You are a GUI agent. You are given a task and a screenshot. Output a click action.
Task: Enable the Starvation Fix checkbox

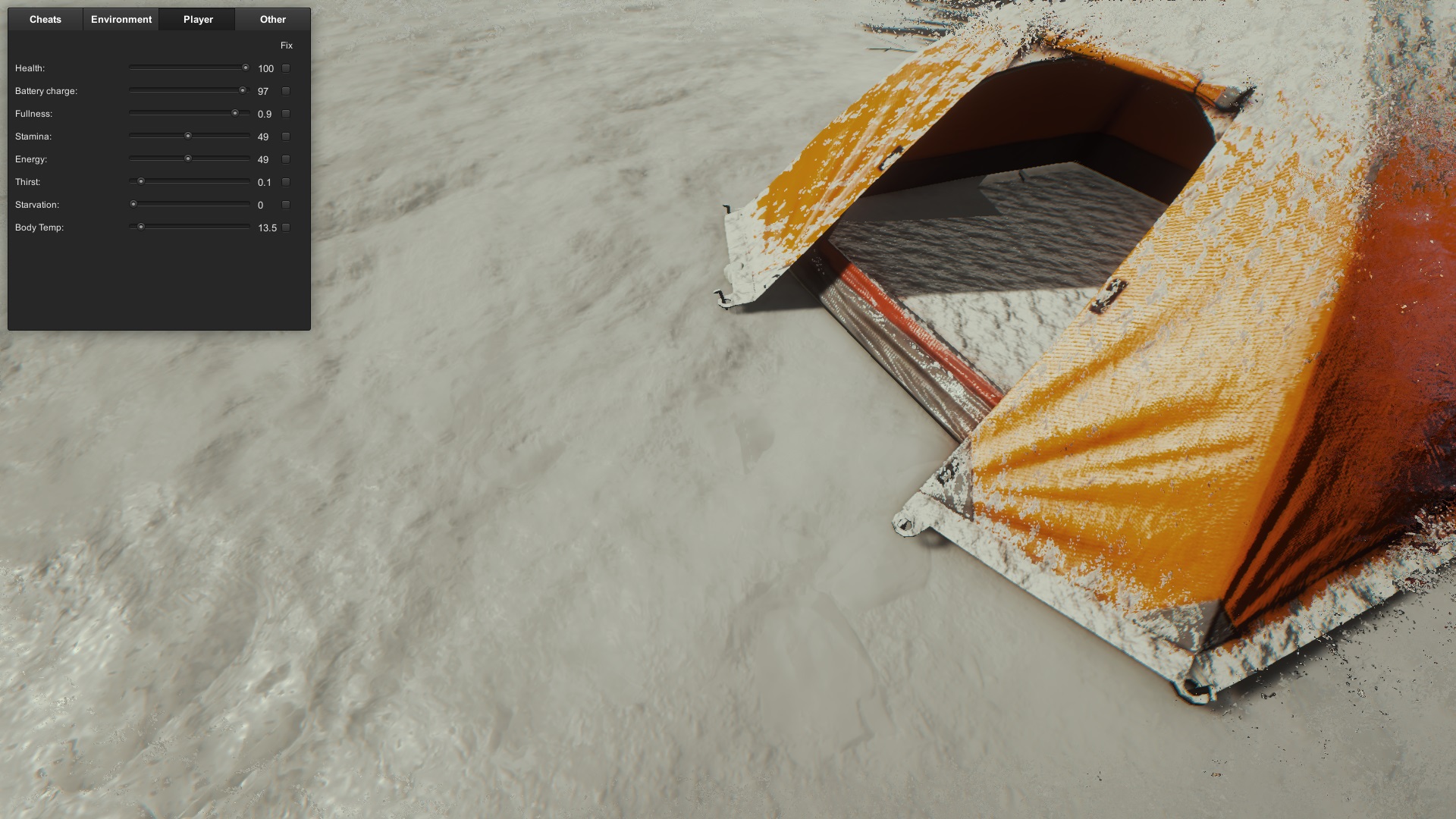286,205
